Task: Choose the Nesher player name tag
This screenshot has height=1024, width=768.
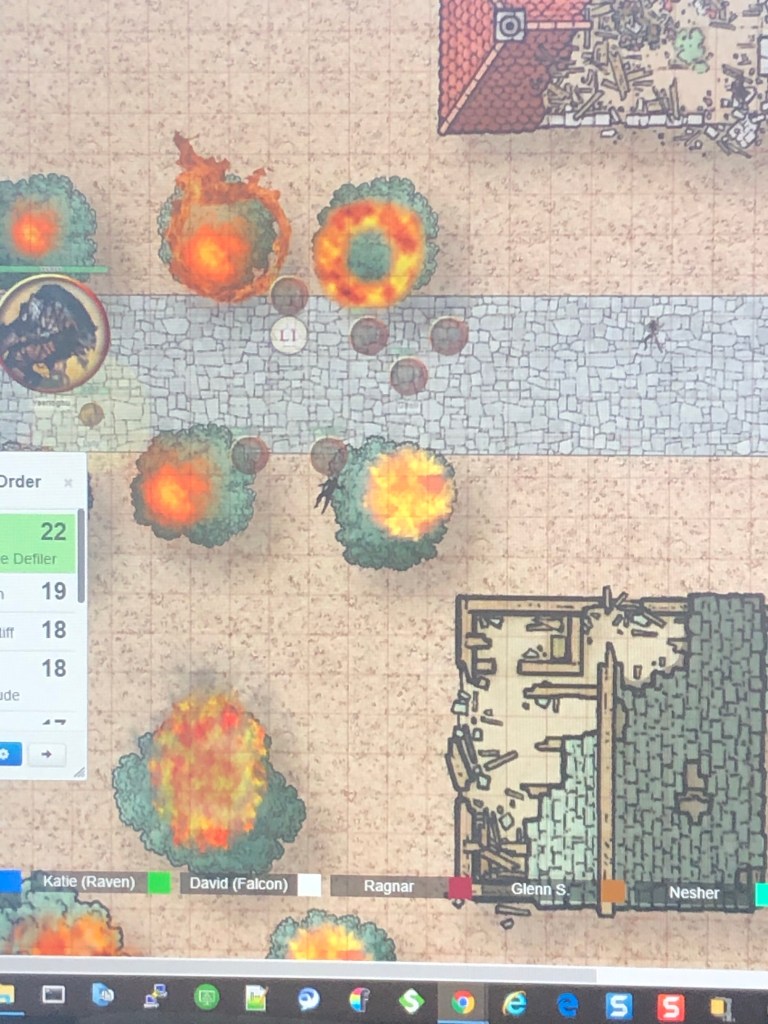Action: (694, 892)
